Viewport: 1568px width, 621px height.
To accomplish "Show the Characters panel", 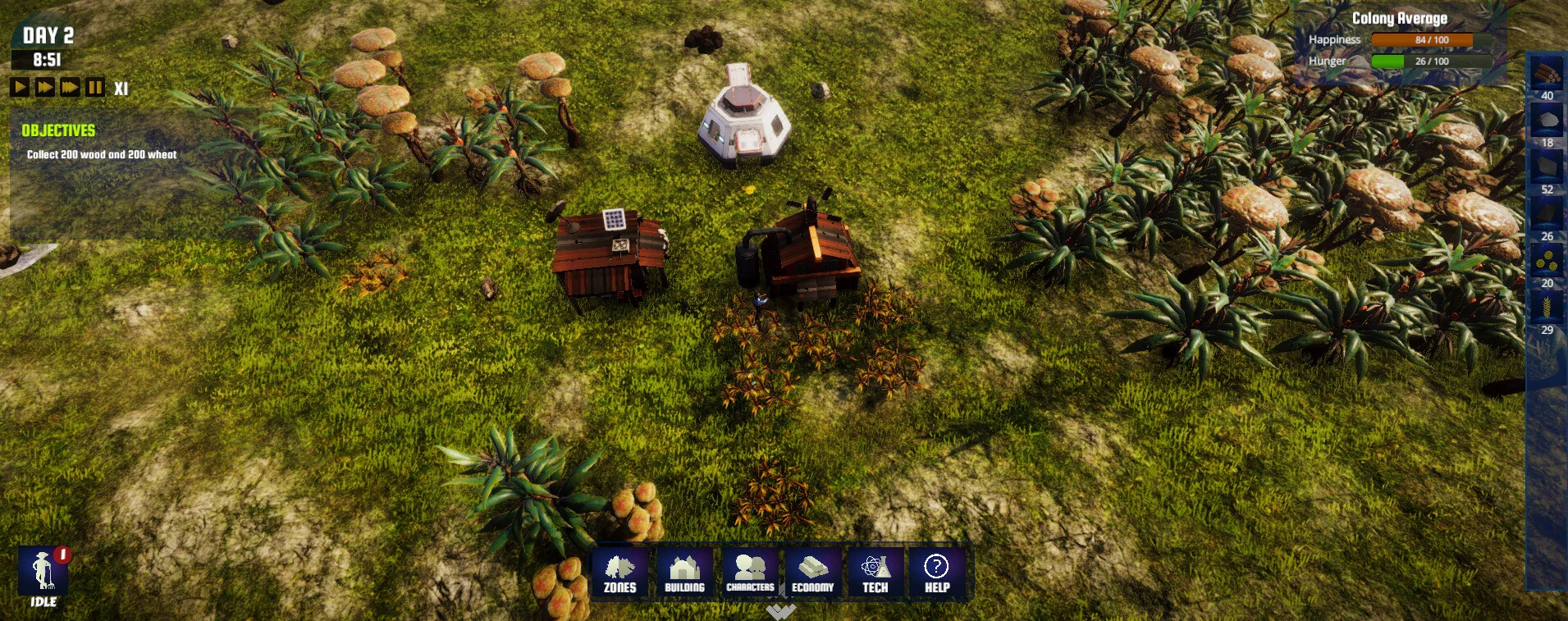I will pos(750,573).
